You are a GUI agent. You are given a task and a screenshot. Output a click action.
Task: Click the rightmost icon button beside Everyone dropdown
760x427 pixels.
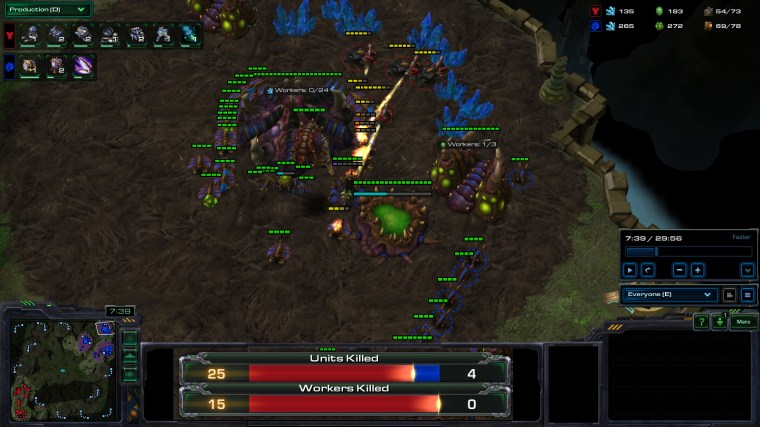tap(747, 295)
